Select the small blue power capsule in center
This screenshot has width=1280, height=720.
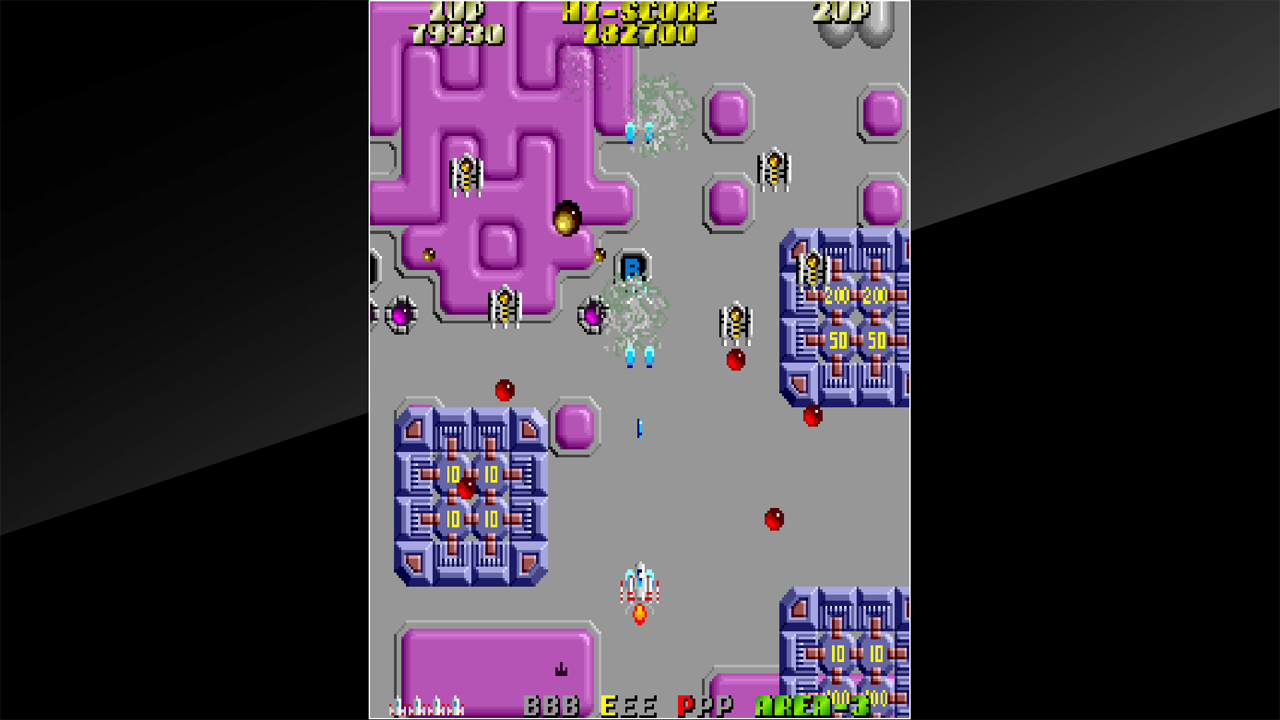(637, 428)
